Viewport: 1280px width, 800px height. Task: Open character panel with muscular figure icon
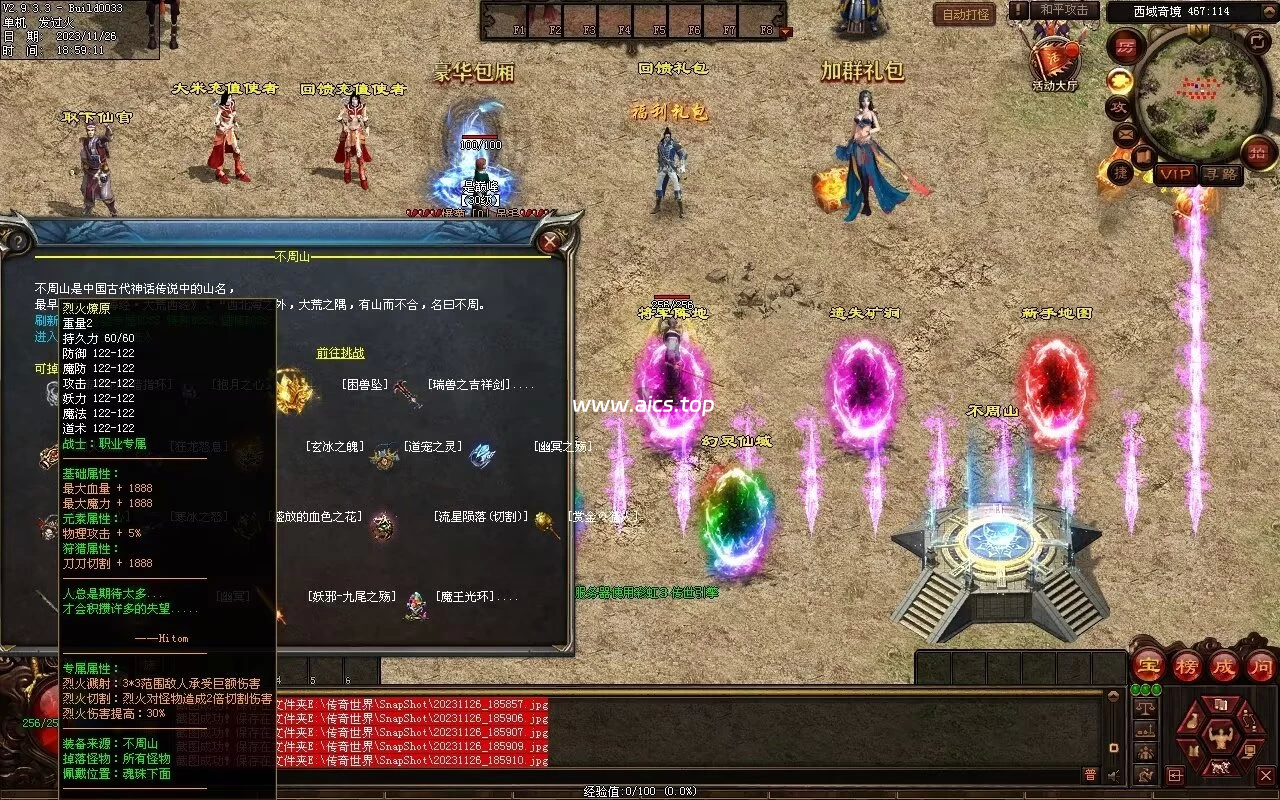tap(1219, 738)
